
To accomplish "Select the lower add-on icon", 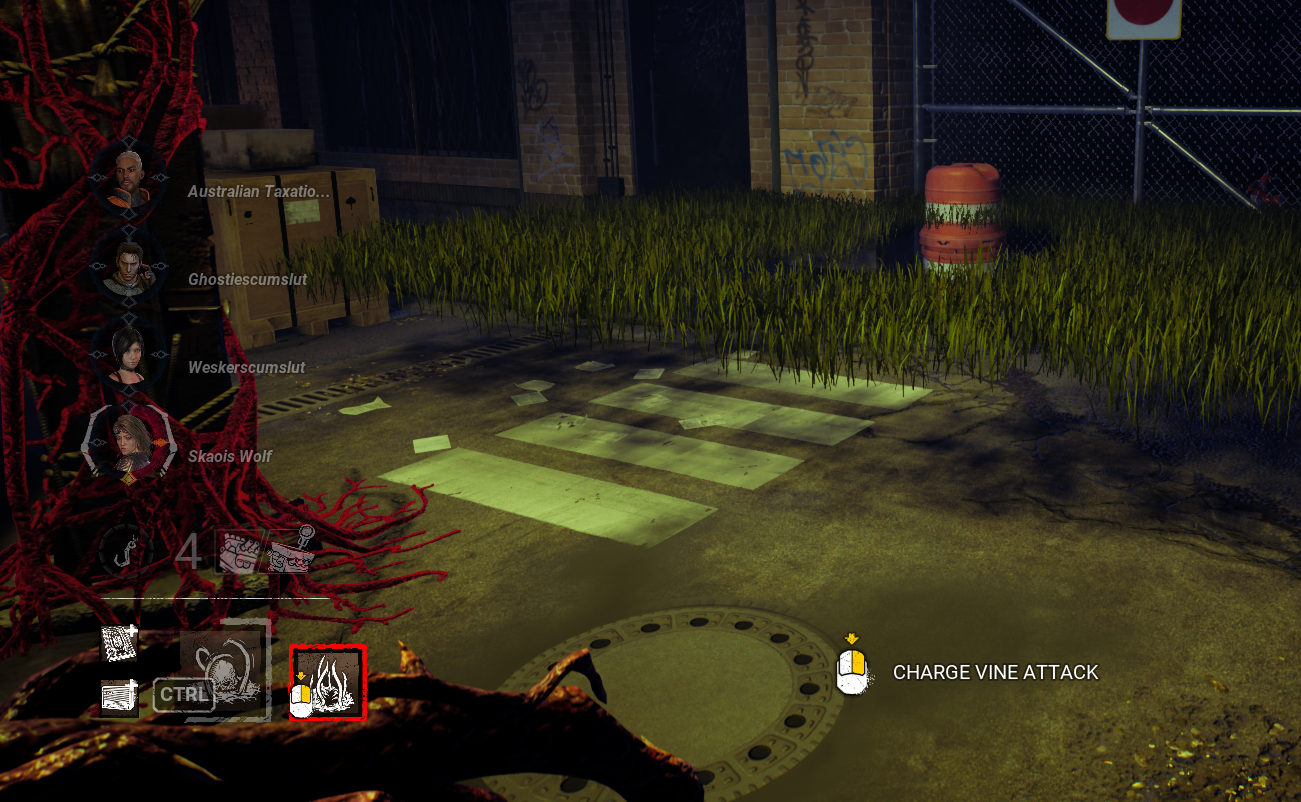I will (119, 696).
